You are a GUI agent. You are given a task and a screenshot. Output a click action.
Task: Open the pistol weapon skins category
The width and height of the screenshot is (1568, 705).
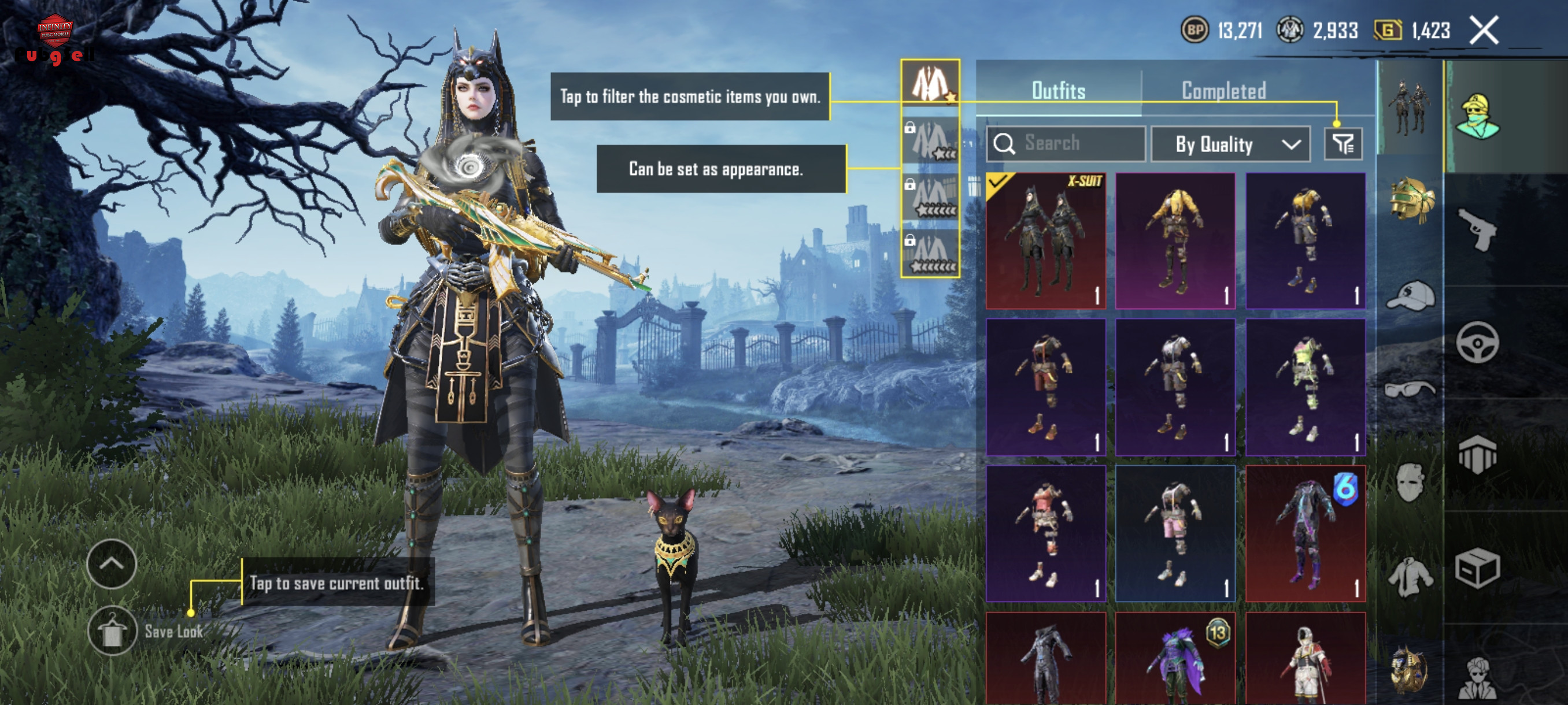[1477, 229]
